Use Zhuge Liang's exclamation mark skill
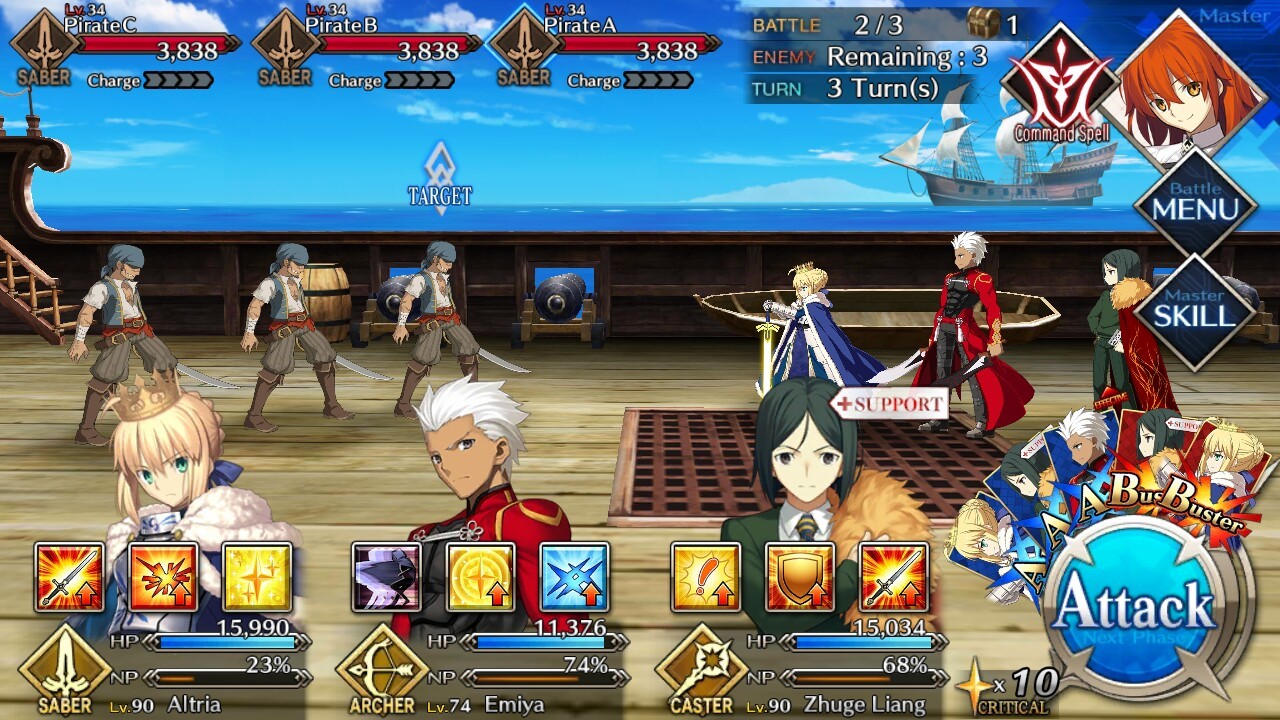 [705, 577]
